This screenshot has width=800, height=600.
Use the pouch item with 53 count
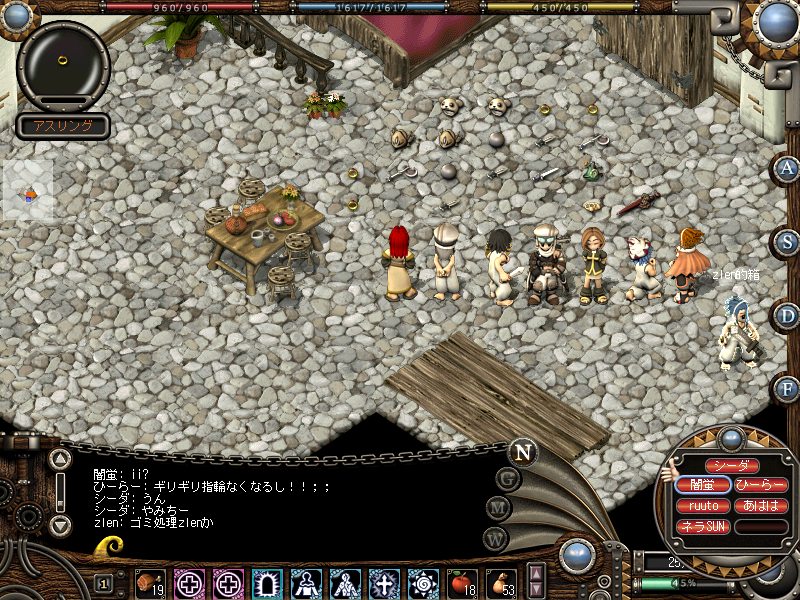pyautogui.click(x=500, y=582)
